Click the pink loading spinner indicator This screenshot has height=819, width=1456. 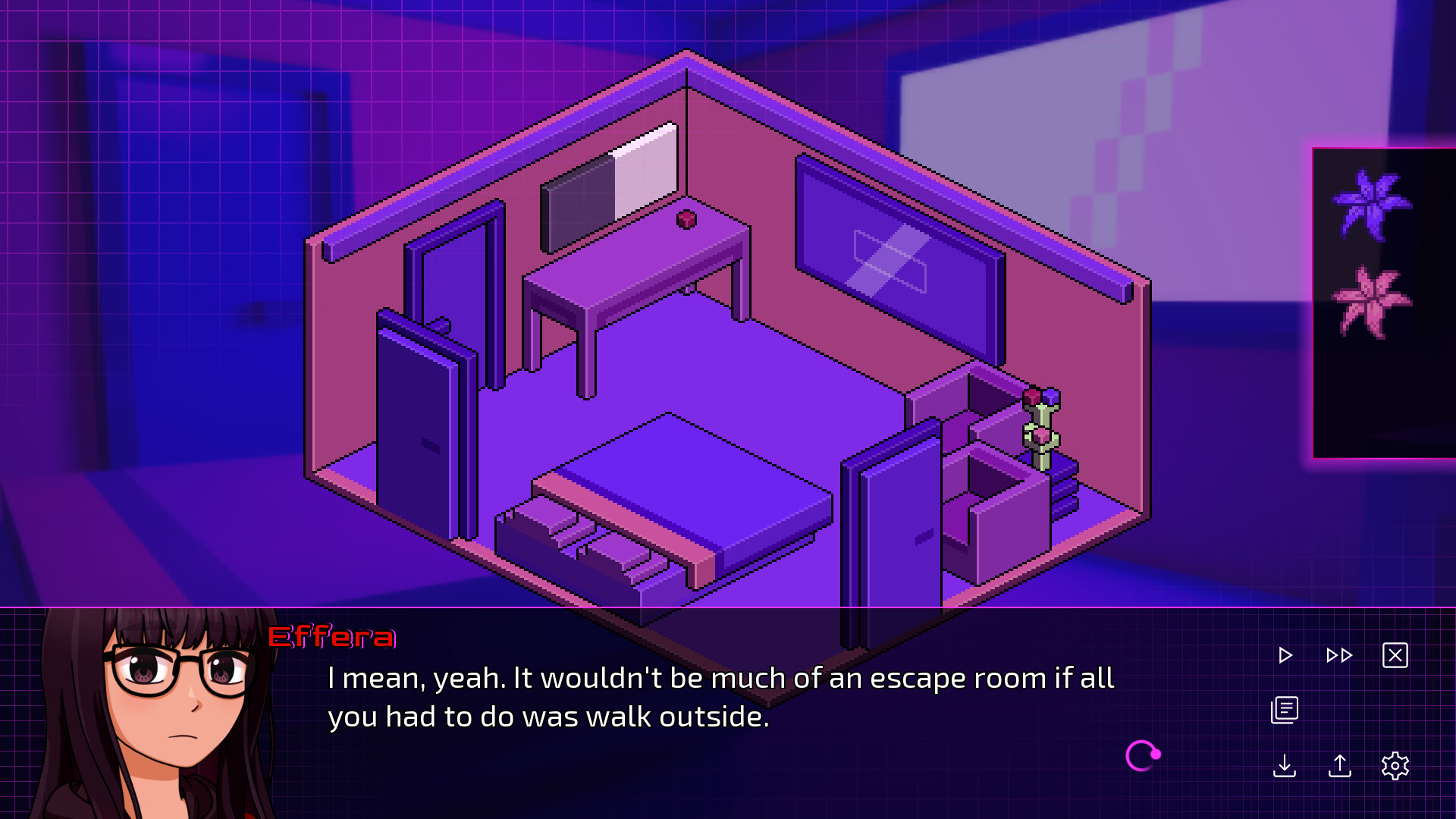click(1143, 755)
